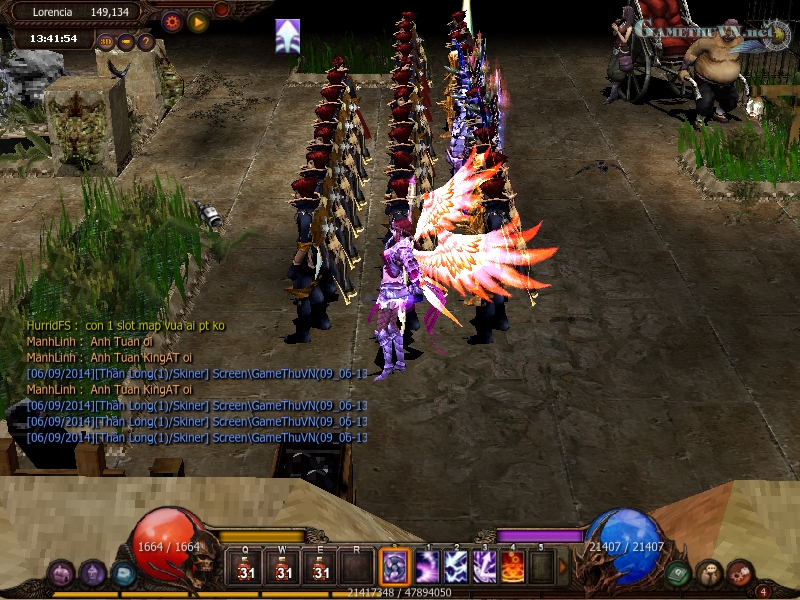Click the orange play arrow button
This screenshot has height=600, width=800.
(x=198, y=21)
